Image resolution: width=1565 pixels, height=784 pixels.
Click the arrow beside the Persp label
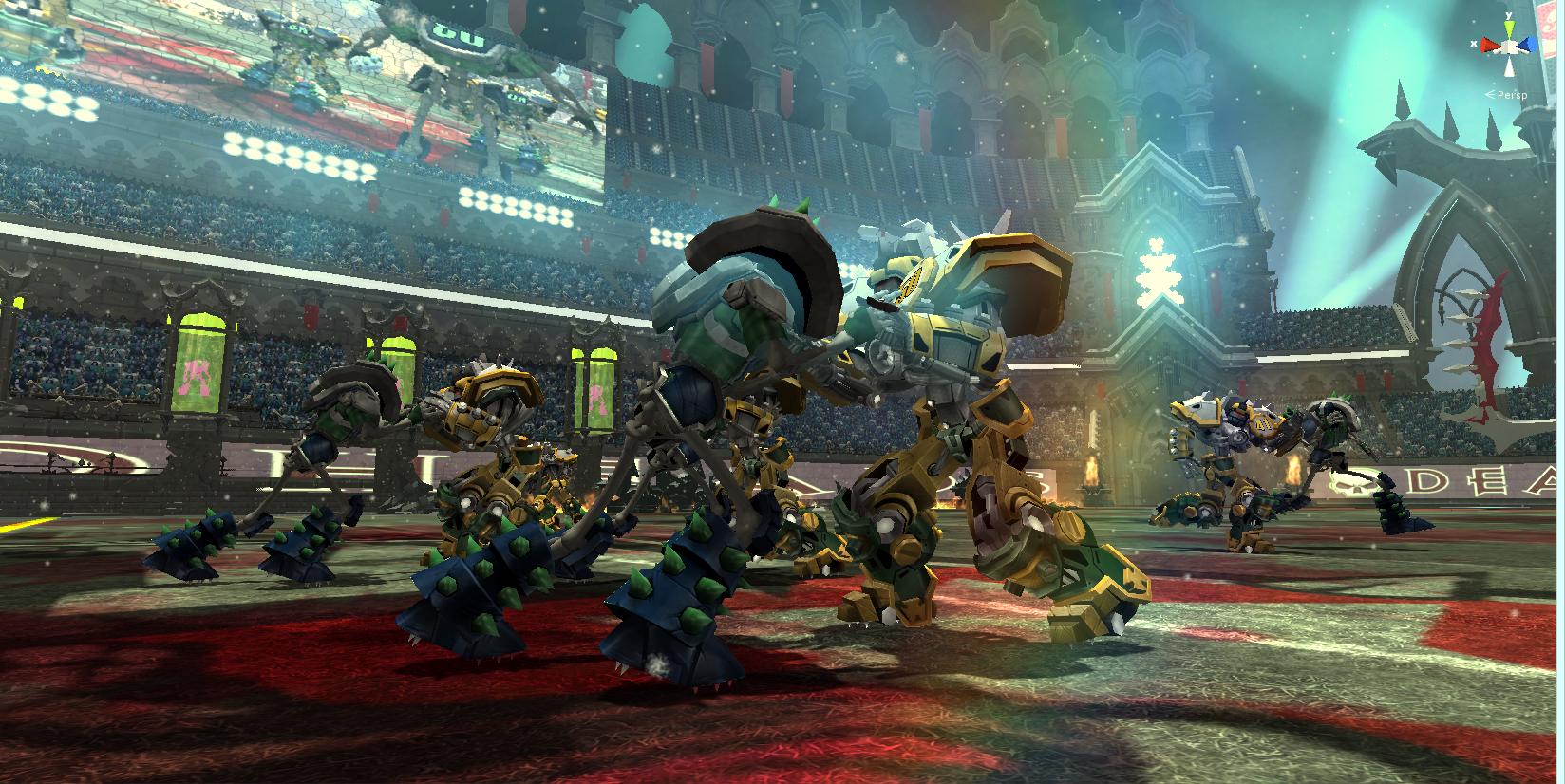1489,94
